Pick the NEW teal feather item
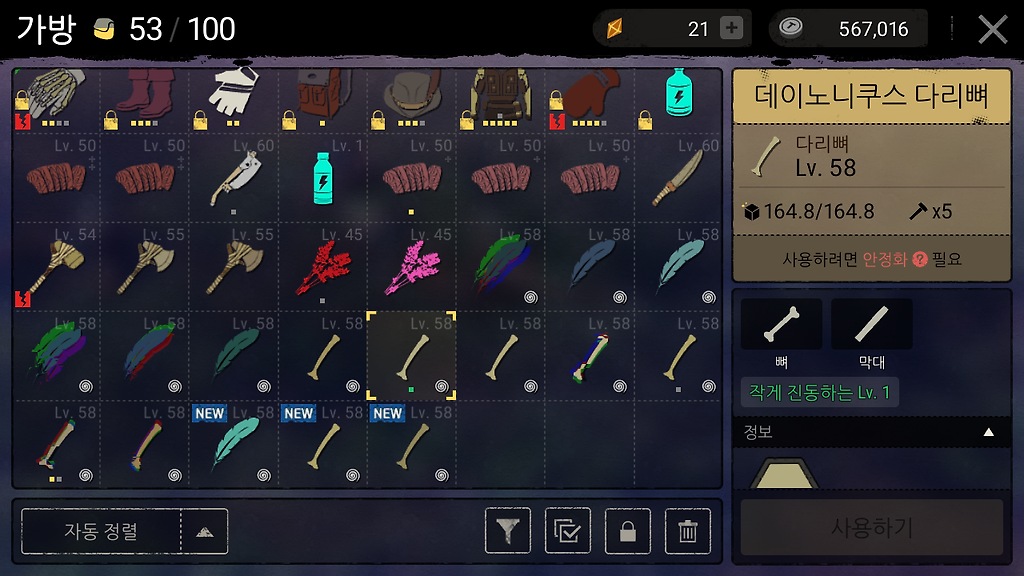 tap(234, 443)
